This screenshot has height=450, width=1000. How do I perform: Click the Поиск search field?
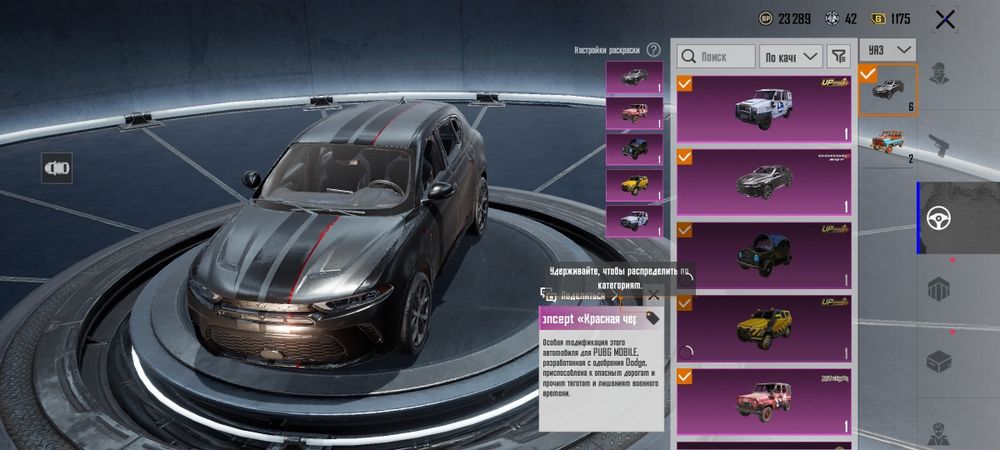[x=716, y=57]
